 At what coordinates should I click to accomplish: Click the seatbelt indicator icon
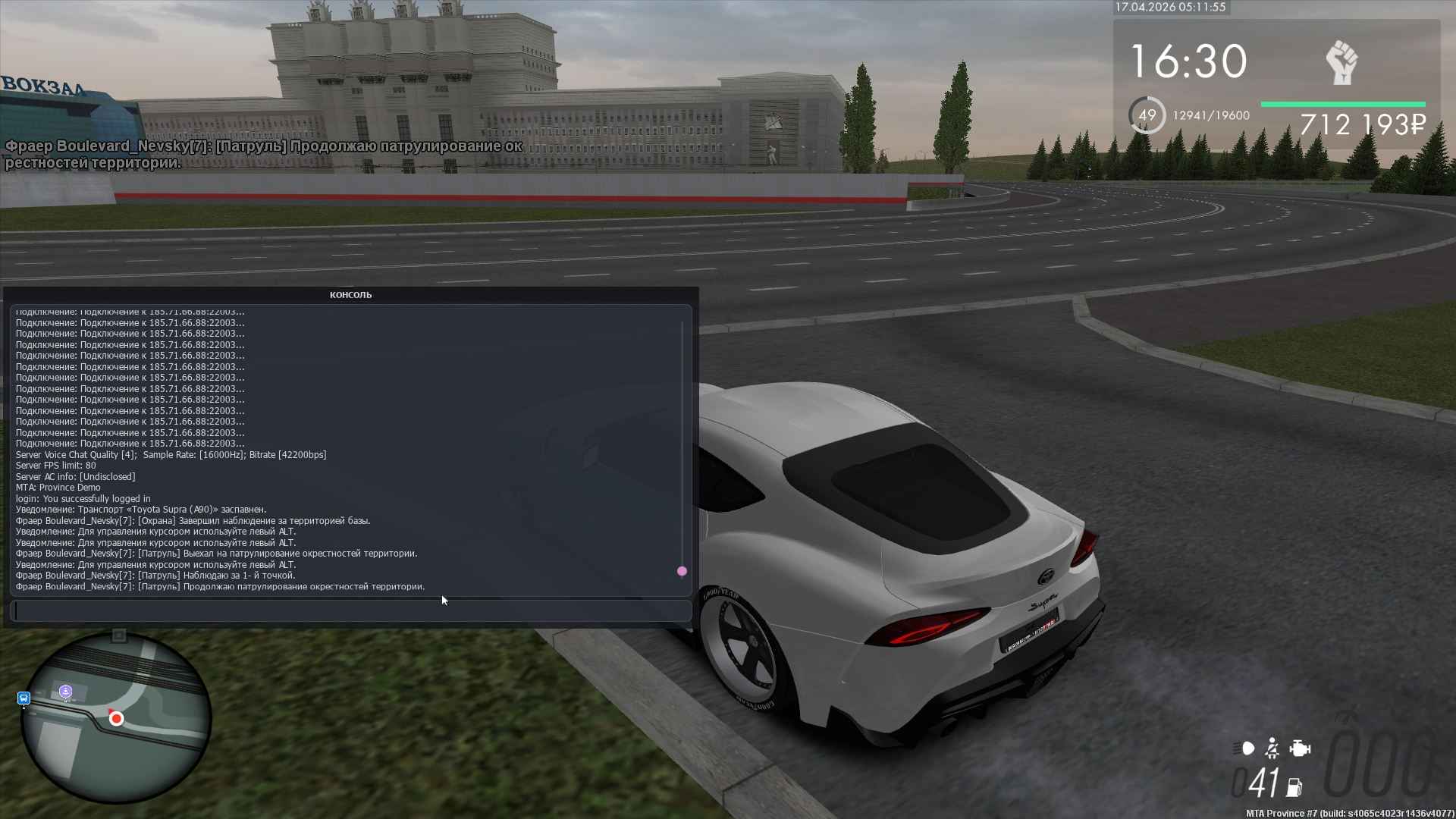pyautogui.click(x=1272, y=748)
